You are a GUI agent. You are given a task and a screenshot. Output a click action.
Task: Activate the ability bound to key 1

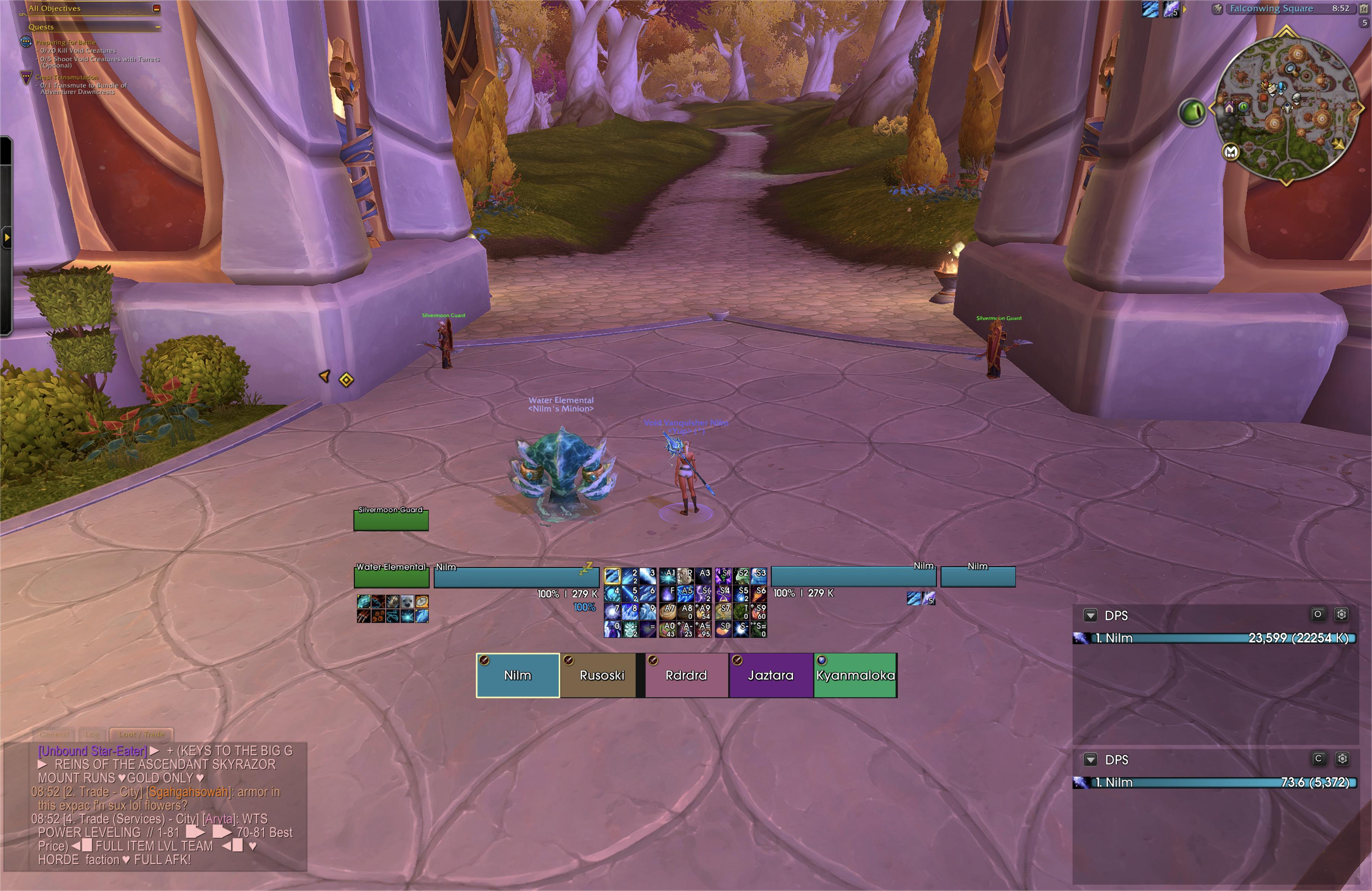(x=612, y=575)
